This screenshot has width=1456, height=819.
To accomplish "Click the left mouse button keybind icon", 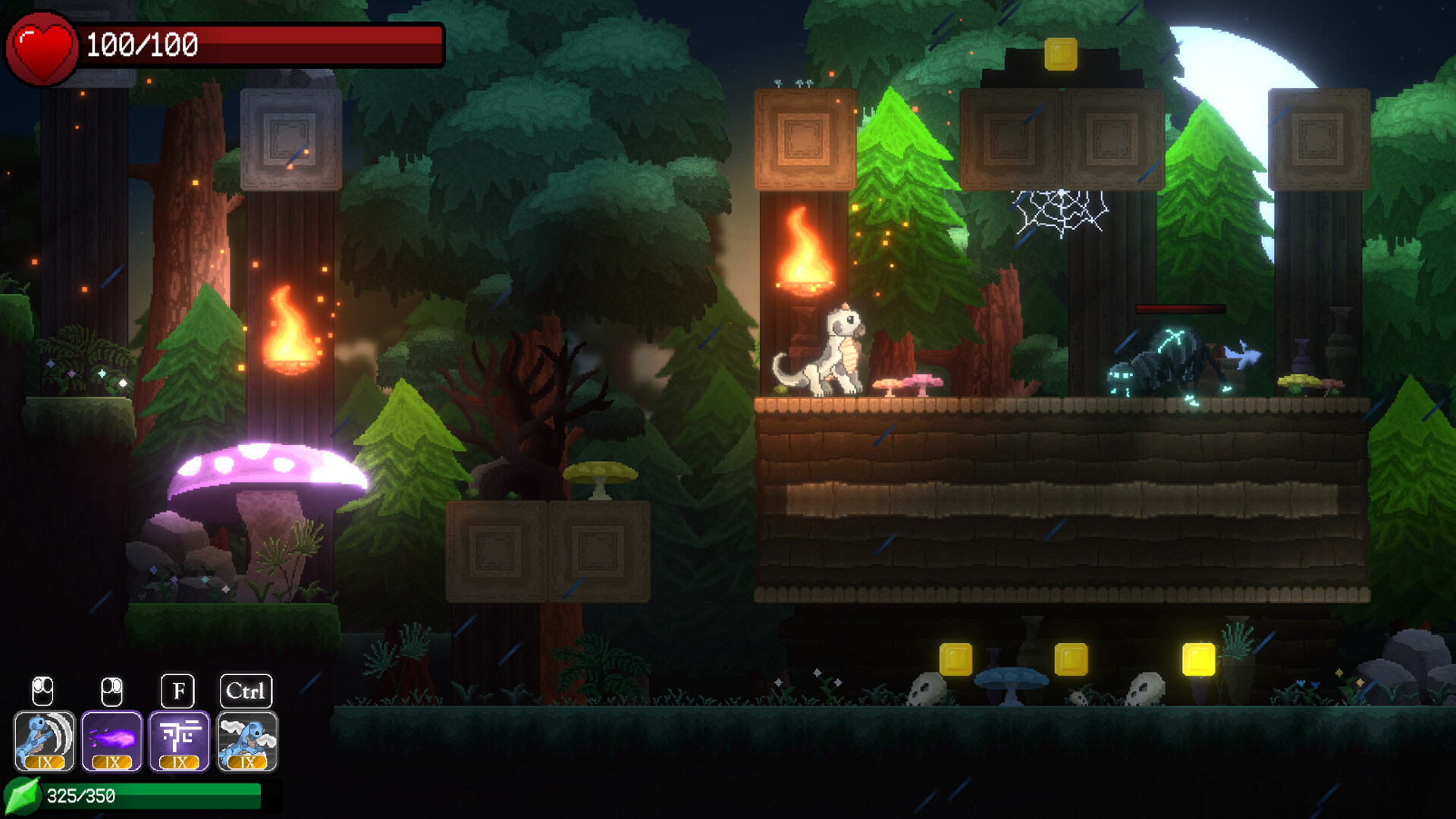I will click(43, 691).
